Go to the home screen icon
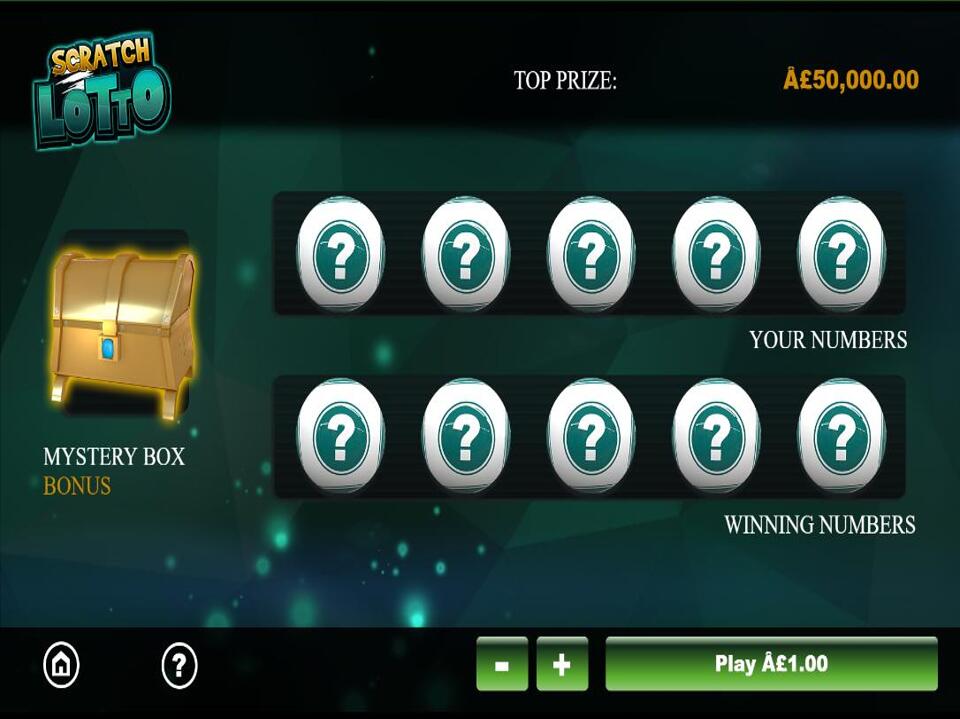960x719 pixels. (x=62, y=664)
